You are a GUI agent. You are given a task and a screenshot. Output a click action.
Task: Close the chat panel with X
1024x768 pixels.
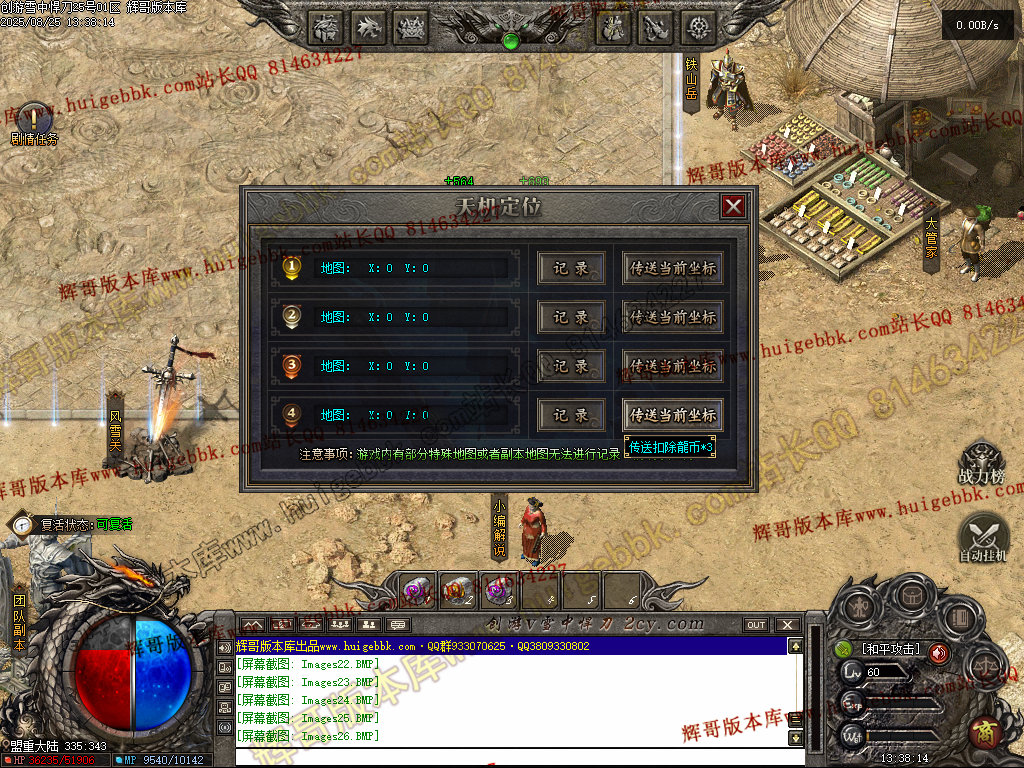point(788,625)
